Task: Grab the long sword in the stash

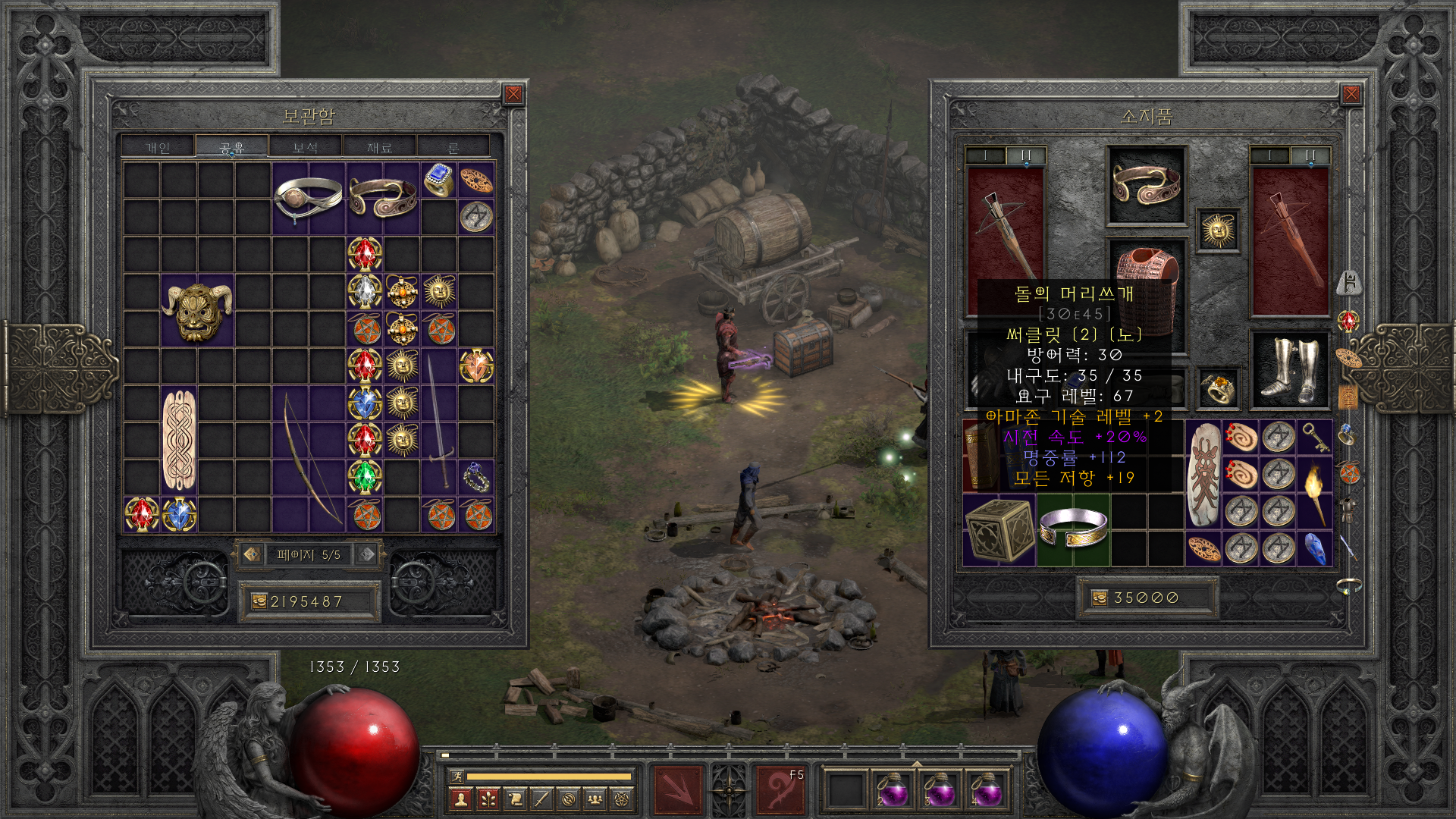Action: pos(439,421)
